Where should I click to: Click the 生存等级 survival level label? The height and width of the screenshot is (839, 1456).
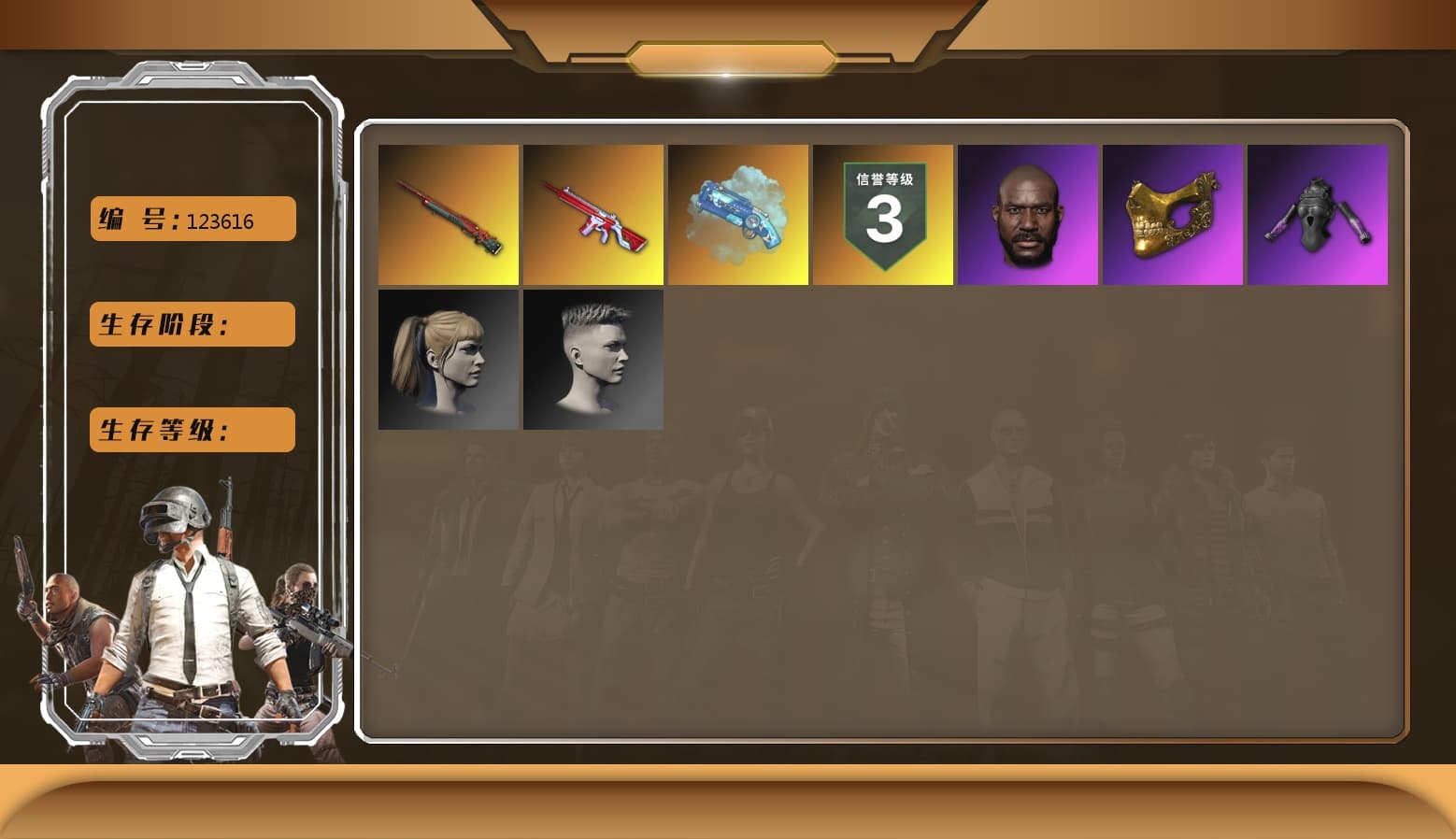(x=192, y=430)
